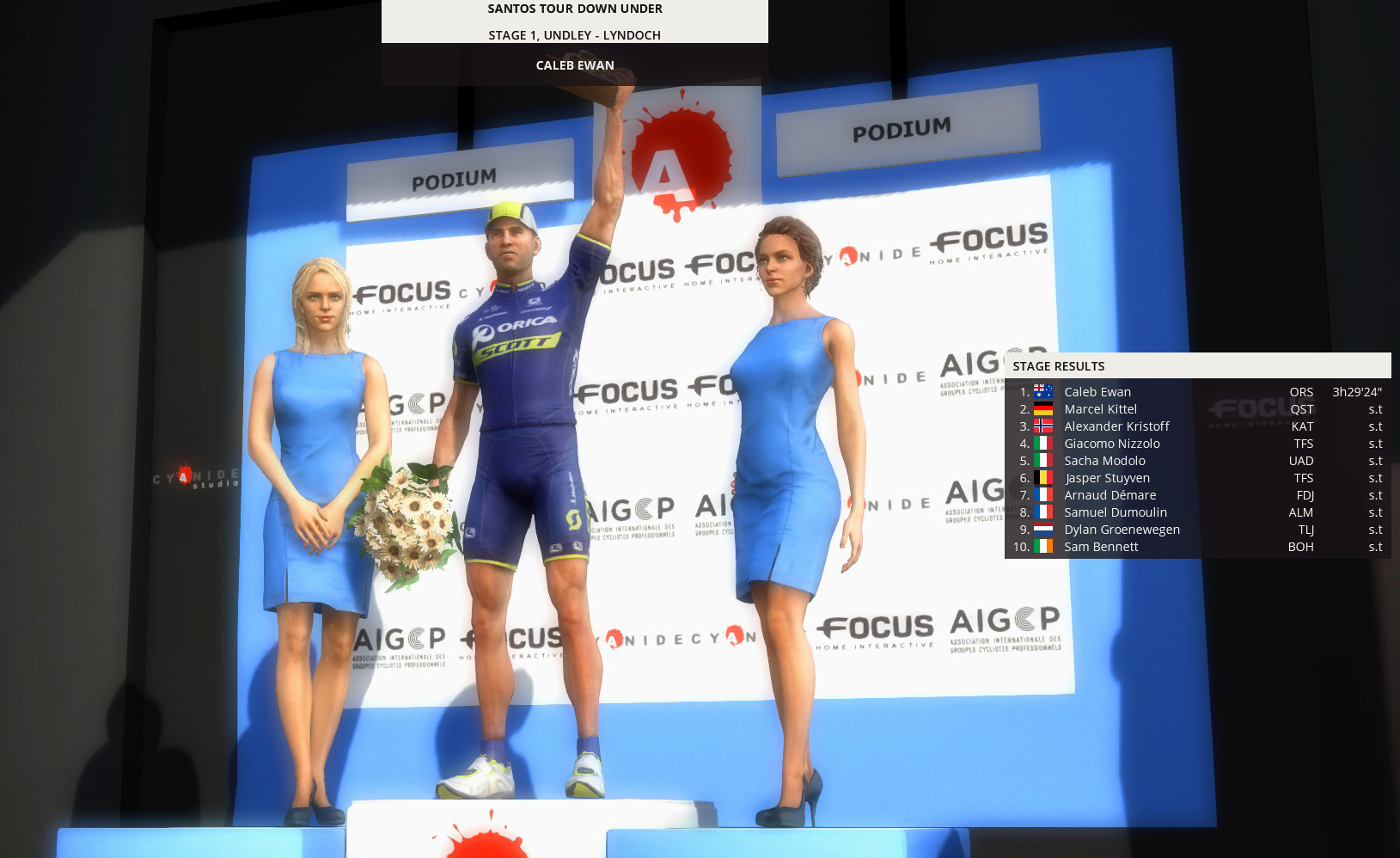
Task: Select Giacomo Nizzolo's result row
Action: click(x=1111, y=444)
